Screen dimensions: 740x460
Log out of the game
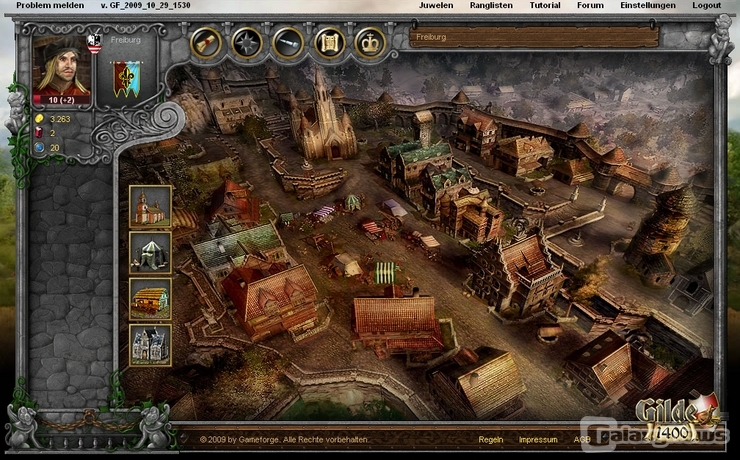point(706,5)
